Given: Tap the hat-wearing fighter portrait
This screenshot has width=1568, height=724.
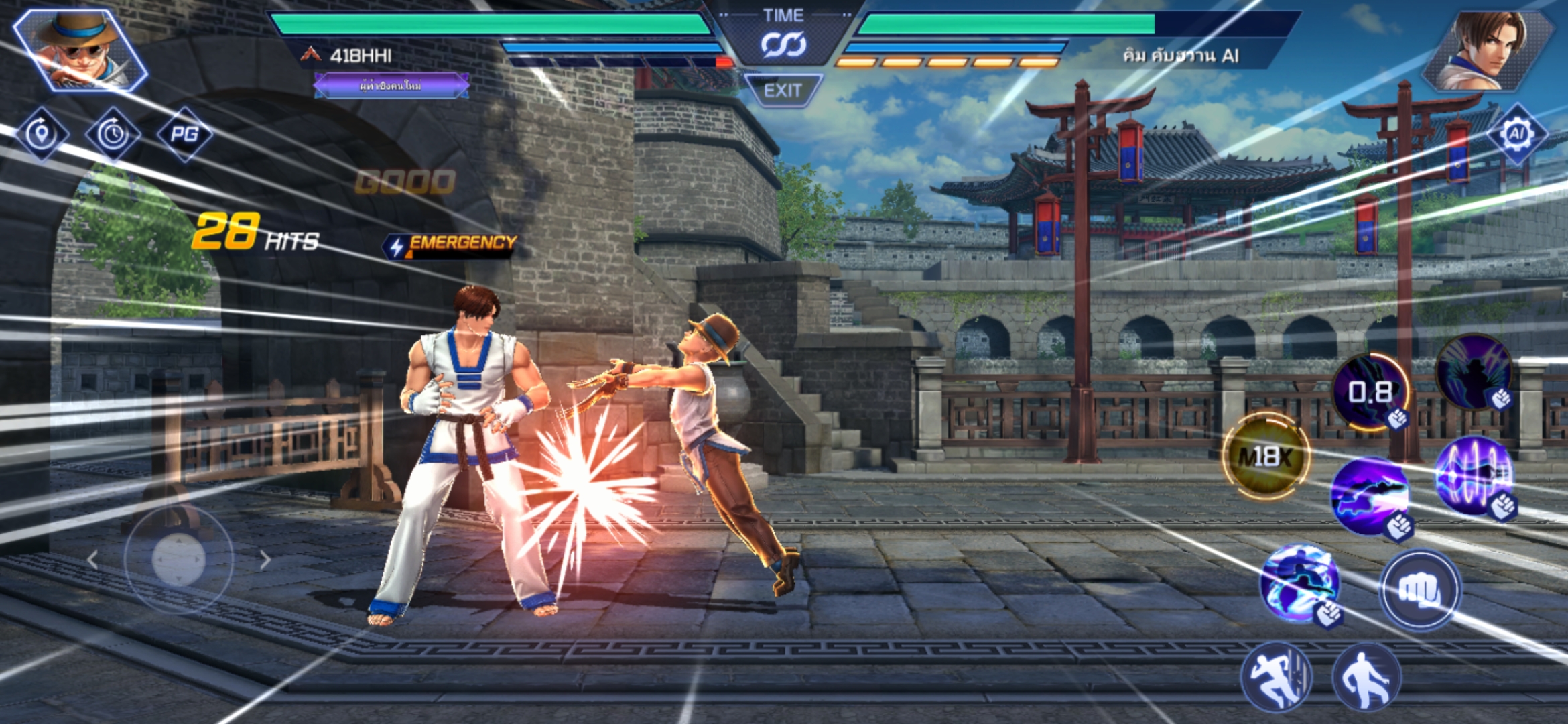Looking at the screenshot, I should [x=80, y=50].
